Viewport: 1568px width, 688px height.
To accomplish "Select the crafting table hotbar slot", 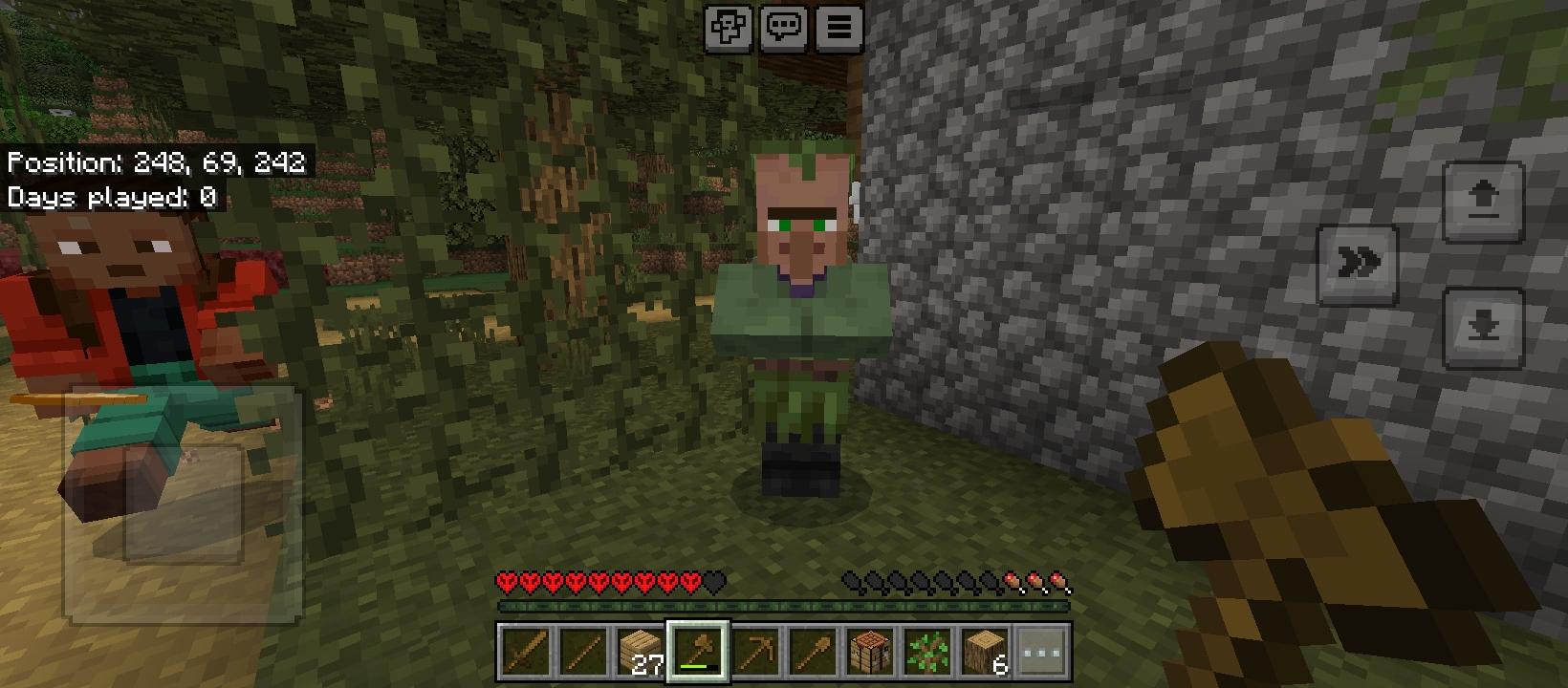I will [868, 652].
